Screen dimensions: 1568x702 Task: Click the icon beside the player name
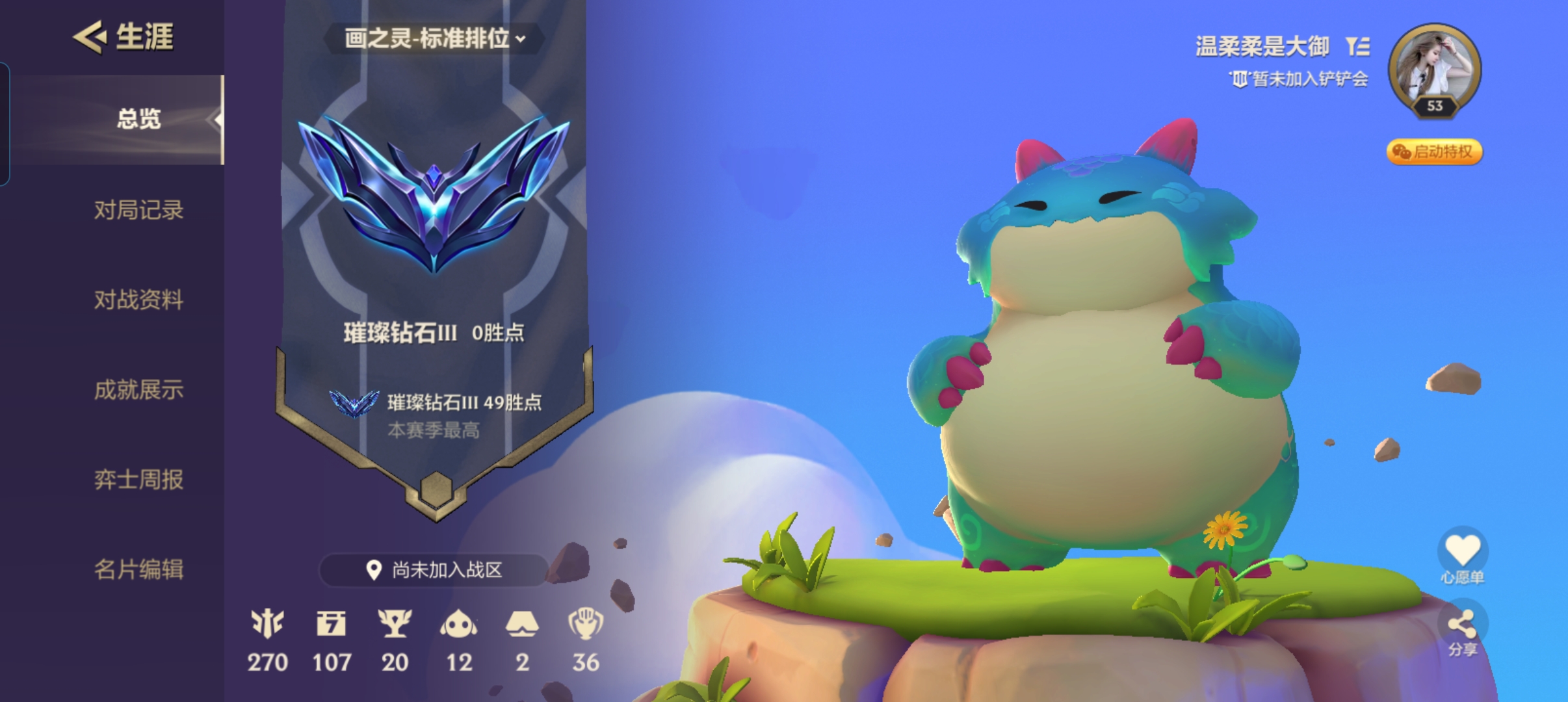(1357, 47)
